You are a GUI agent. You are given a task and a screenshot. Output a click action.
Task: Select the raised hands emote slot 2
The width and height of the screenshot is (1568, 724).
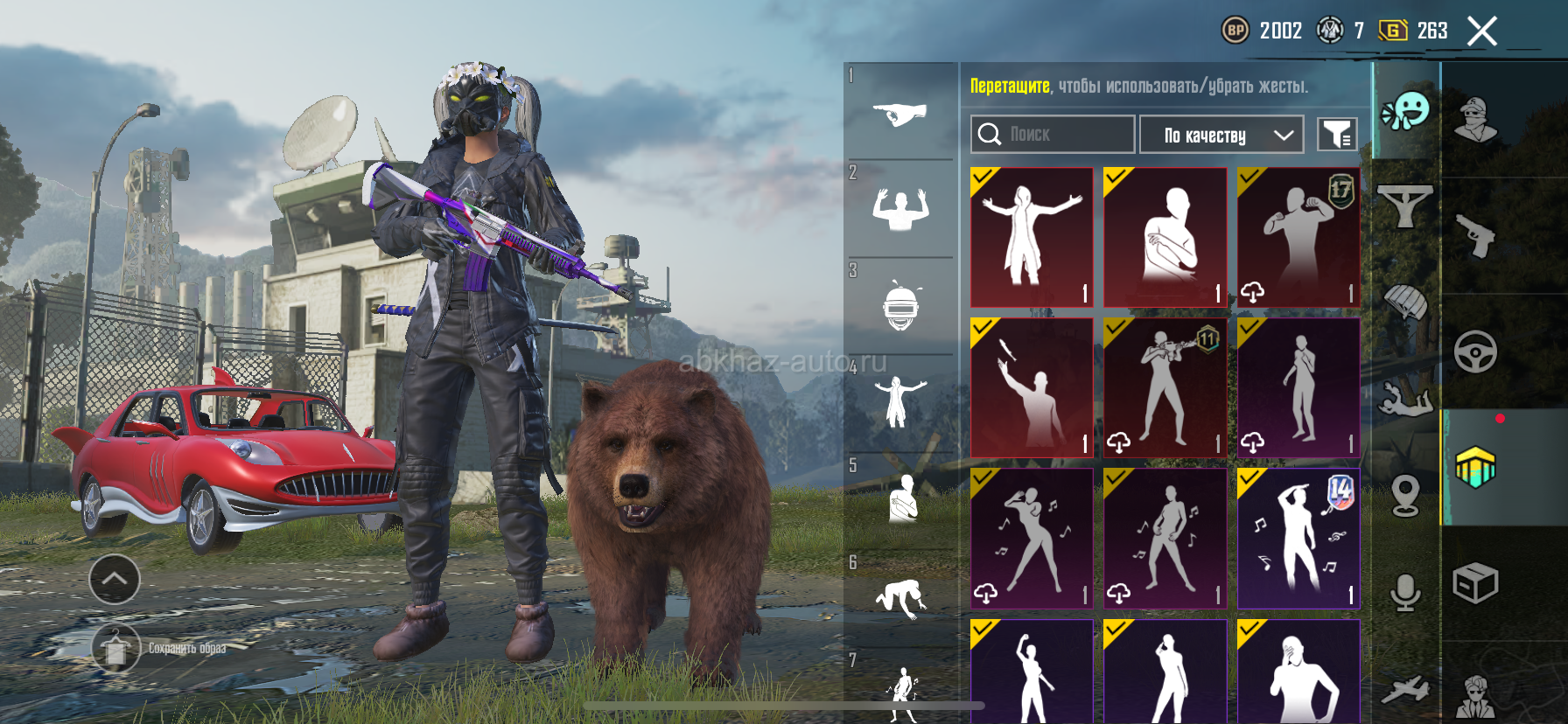point(899,210)
